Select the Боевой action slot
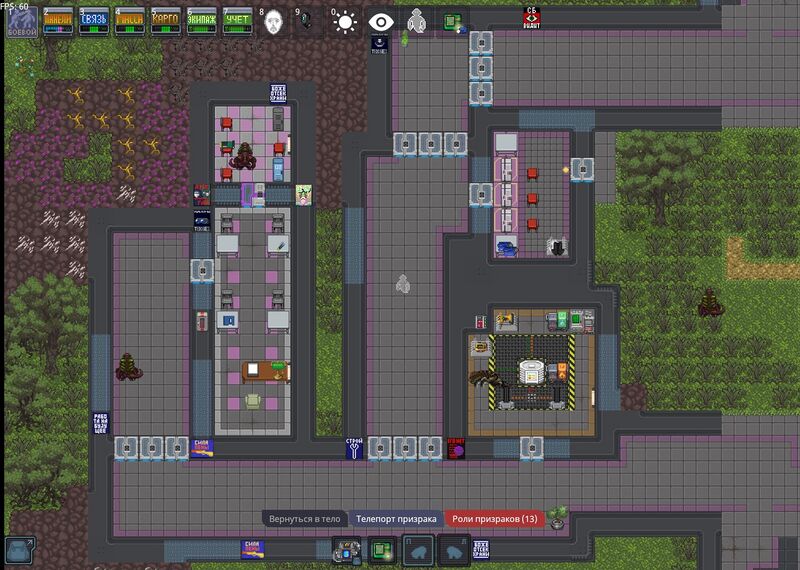 pos(21,21)
